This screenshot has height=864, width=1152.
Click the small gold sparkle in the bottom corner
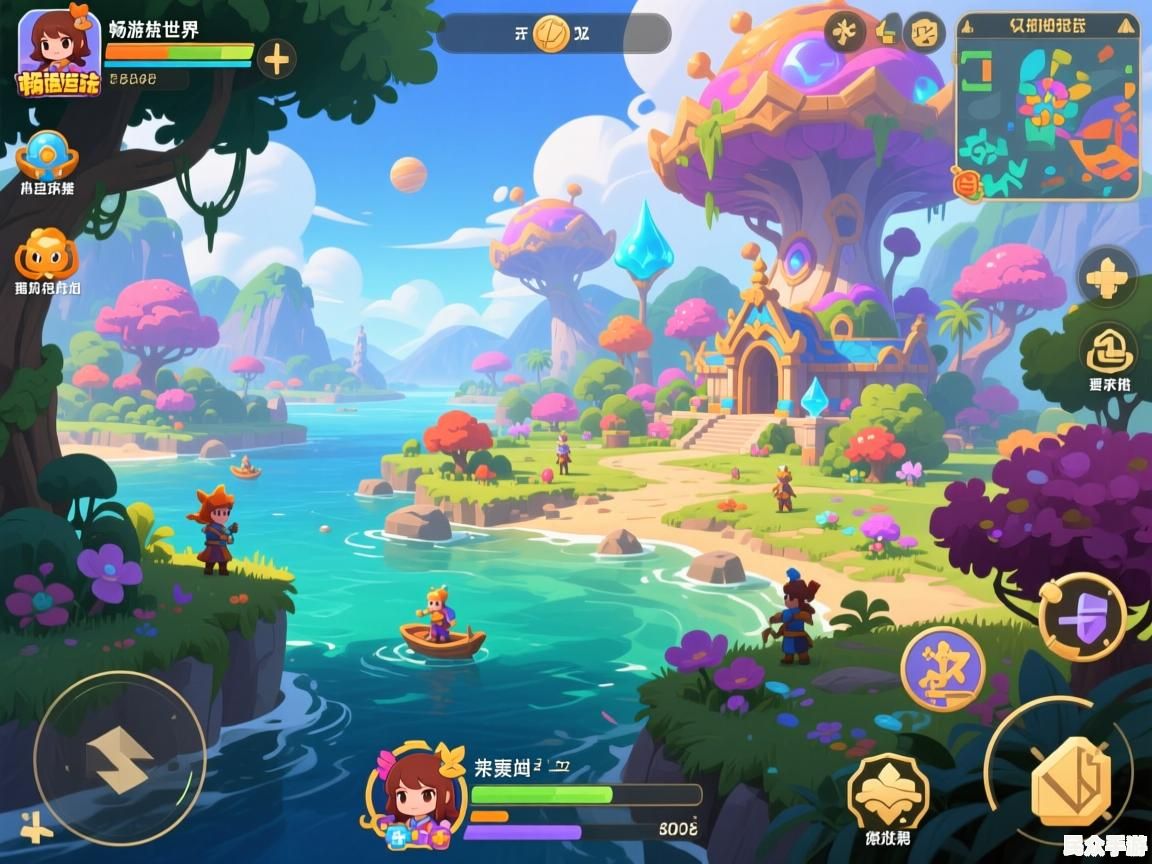point(36,827)
